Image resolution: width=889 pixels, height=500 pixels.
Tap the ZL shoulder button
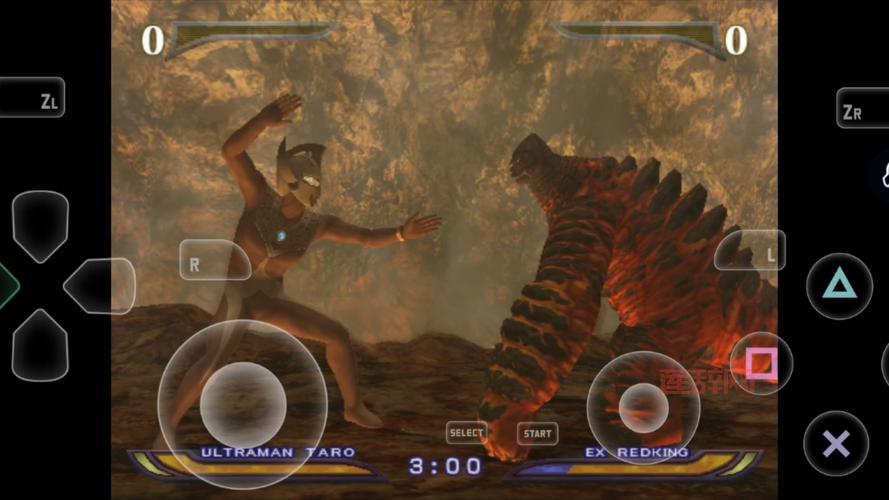(x=33, y=98)
